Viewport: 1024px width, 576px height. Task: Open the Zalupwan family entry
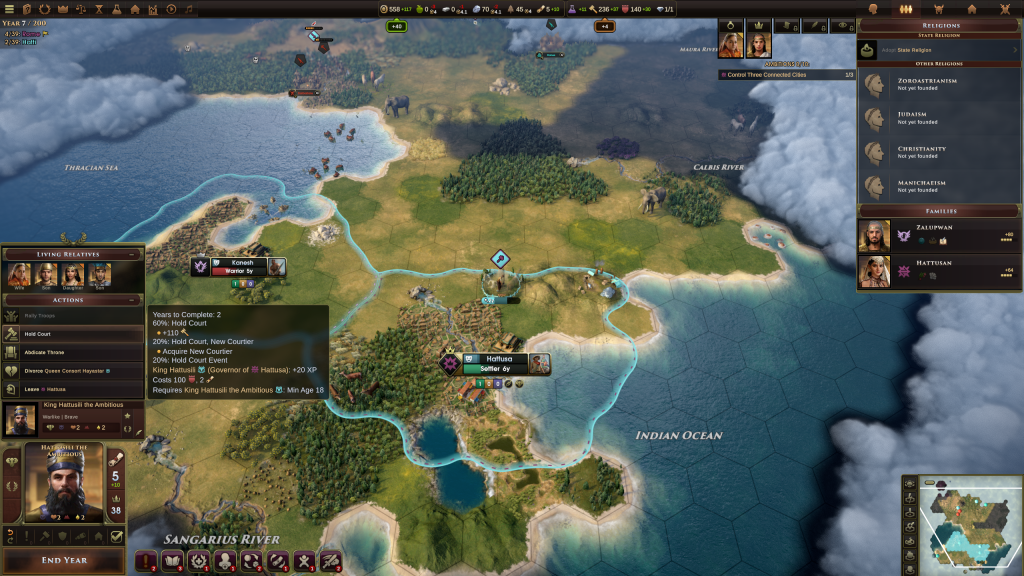938,236
